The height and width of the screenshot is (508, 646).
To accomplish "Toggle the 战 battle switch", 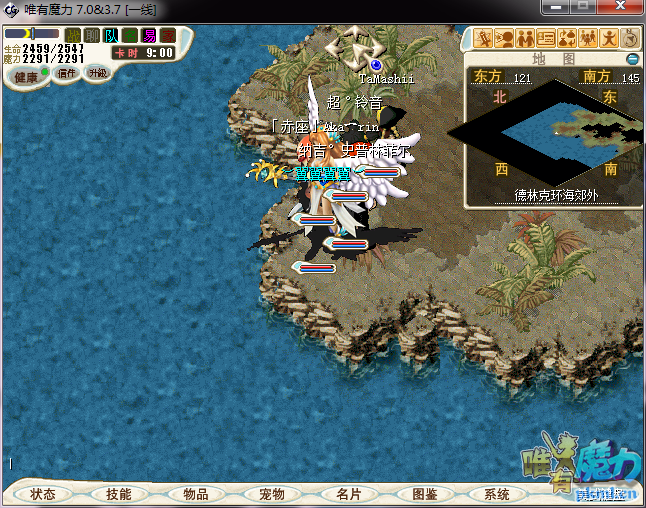I will click(x=73, y=36).
